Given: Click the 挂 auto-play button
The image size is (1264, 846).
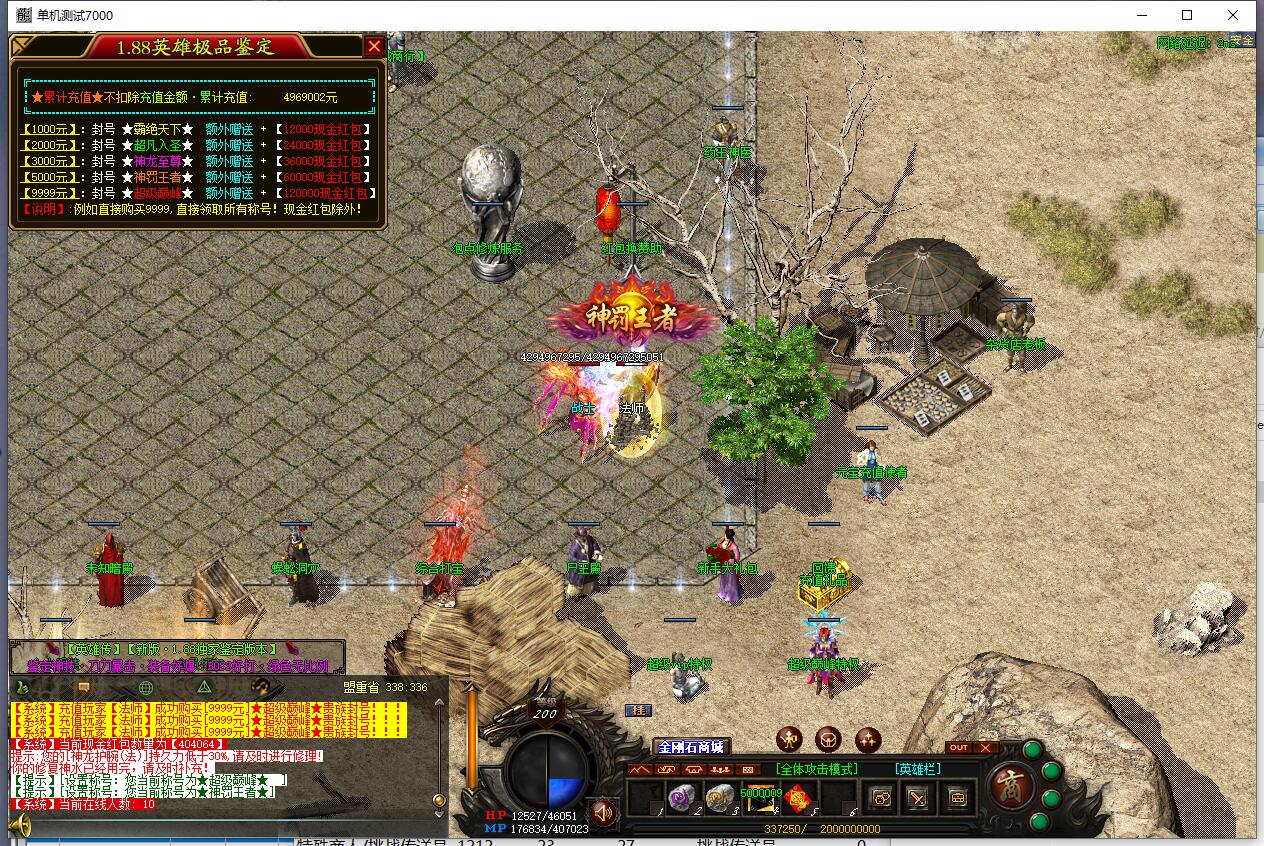Looking at the screenshot, I should (637, 710).
